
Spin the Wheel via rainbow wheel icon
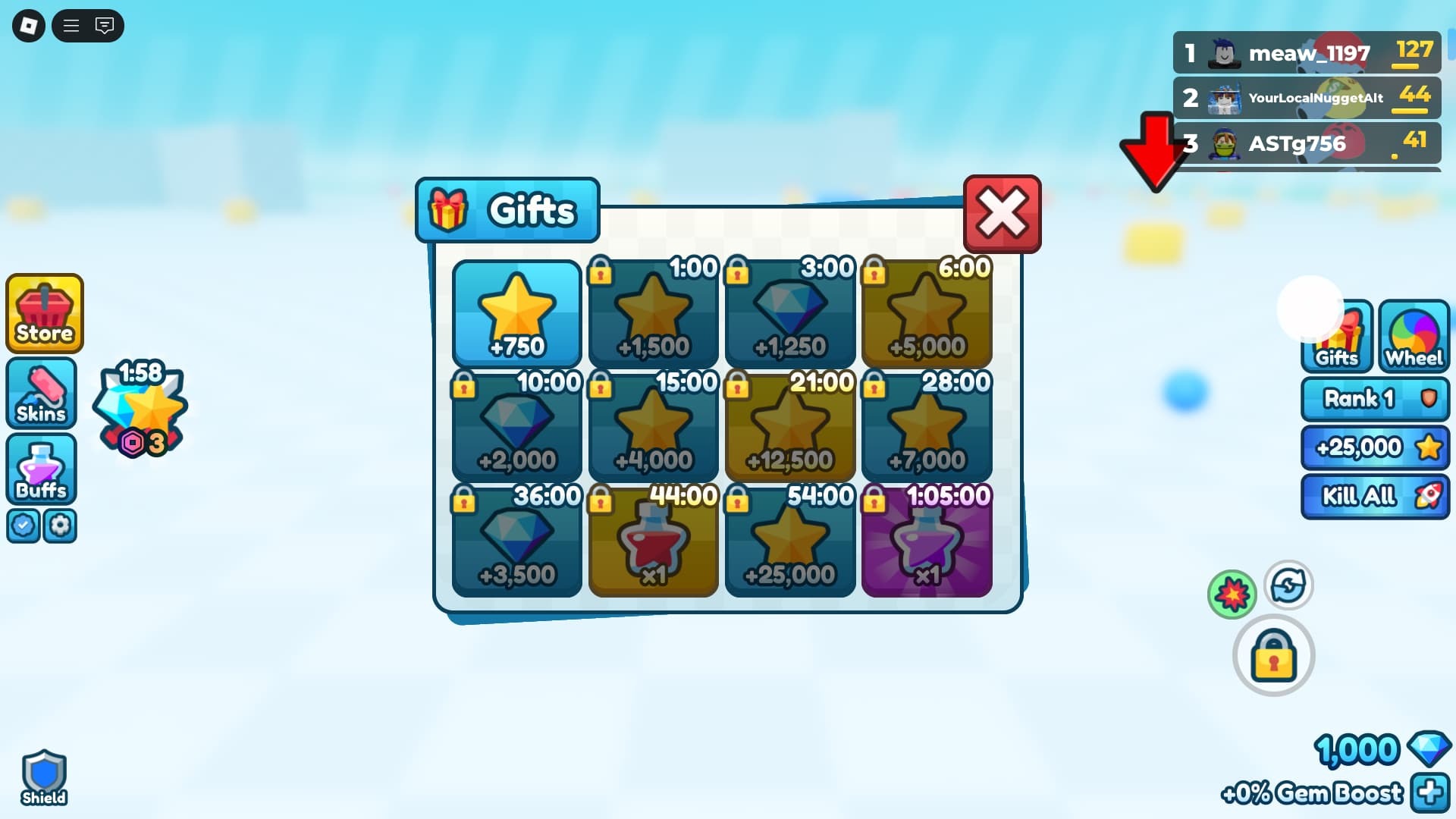tap(1414, 334)
